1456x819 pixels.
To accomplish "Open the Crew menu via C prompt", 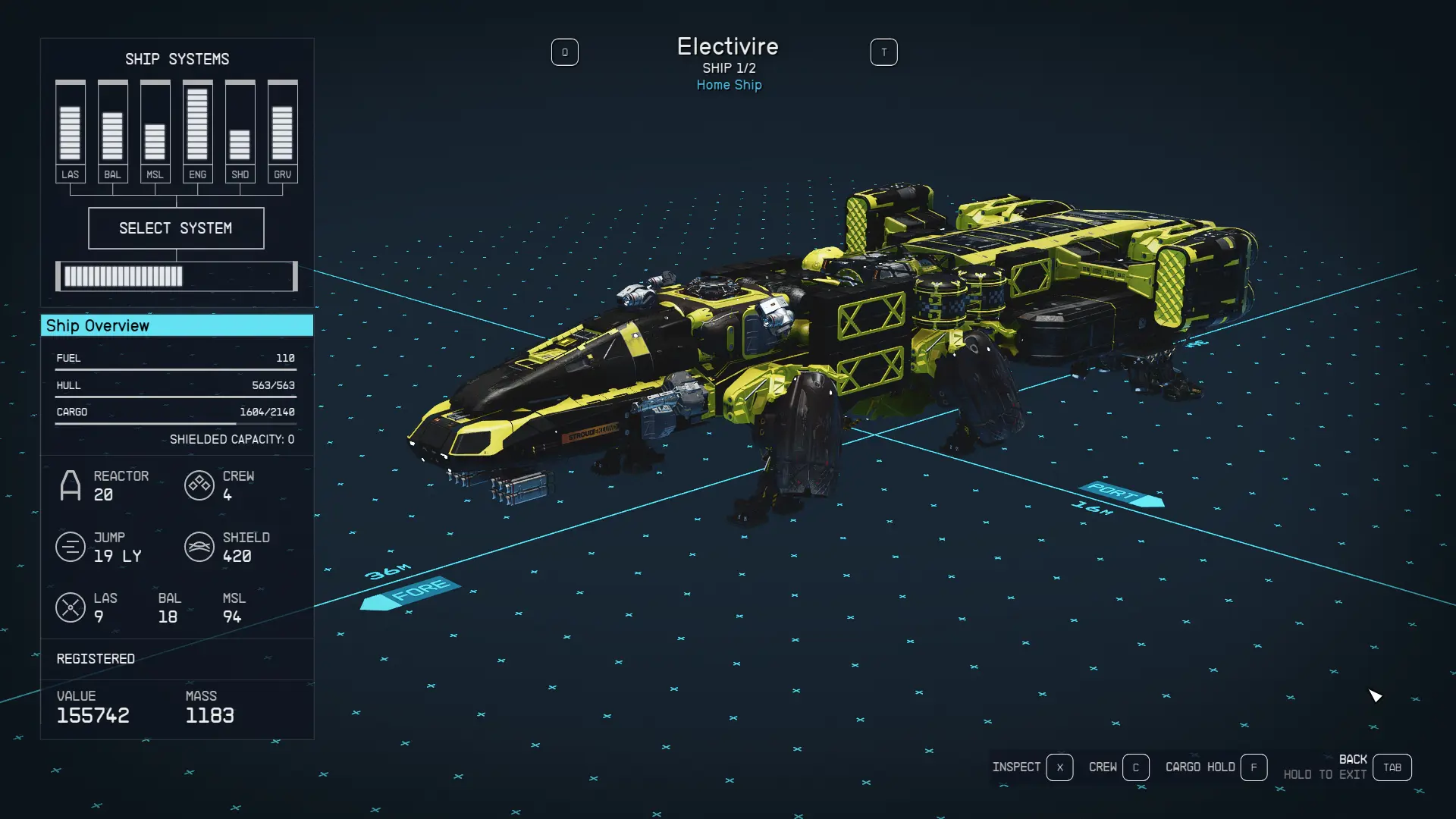I will 1136,767.
